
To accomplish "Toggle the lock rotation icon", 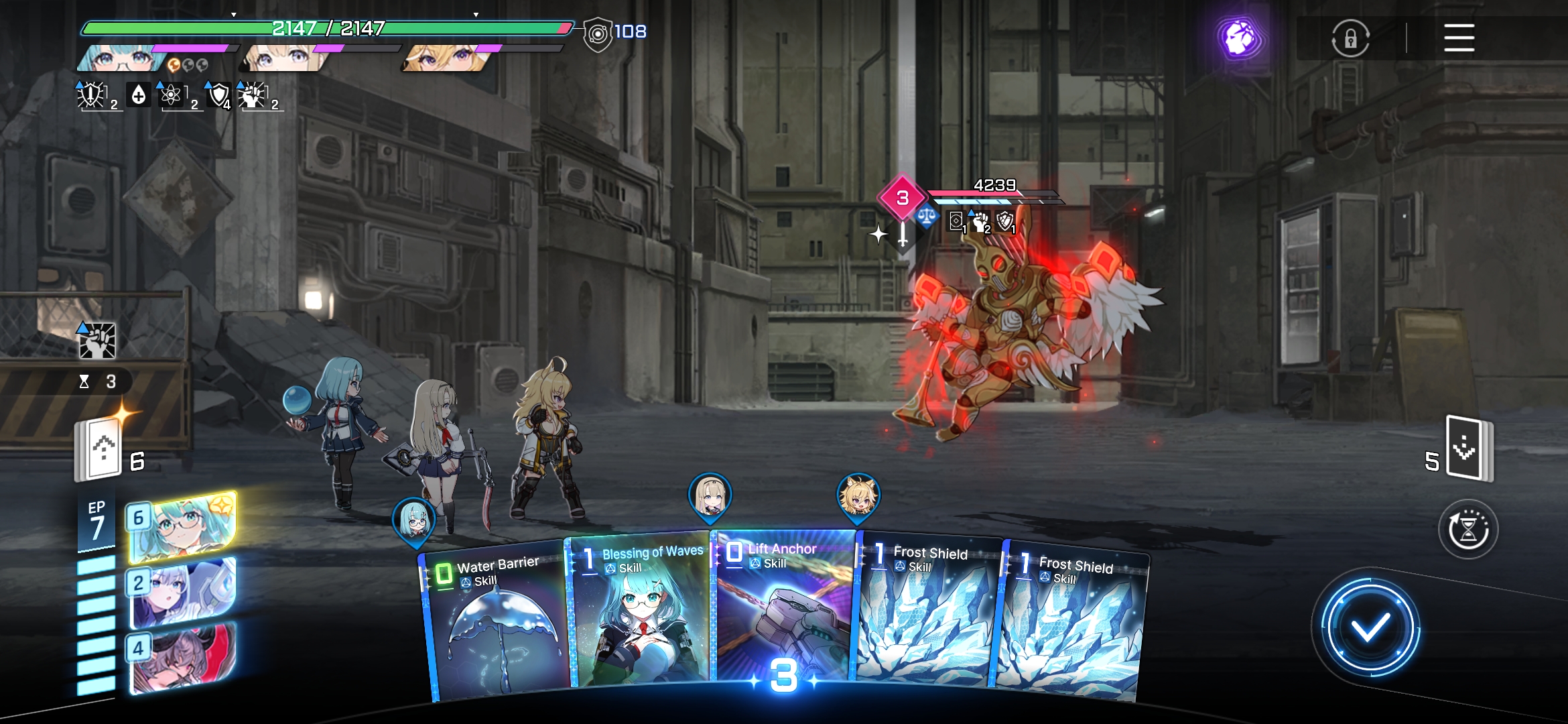I will [x=1350, y=38].
